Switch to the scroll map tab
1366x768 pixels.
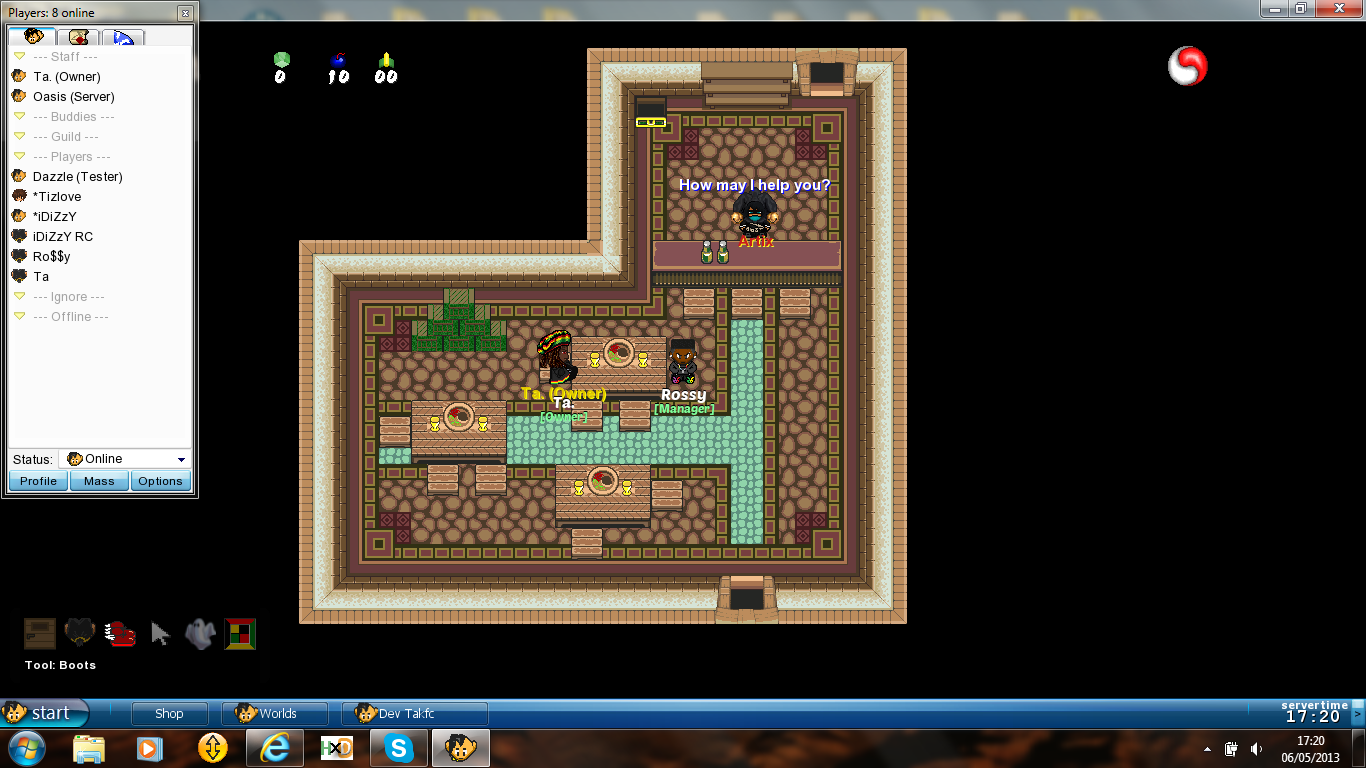79,37
